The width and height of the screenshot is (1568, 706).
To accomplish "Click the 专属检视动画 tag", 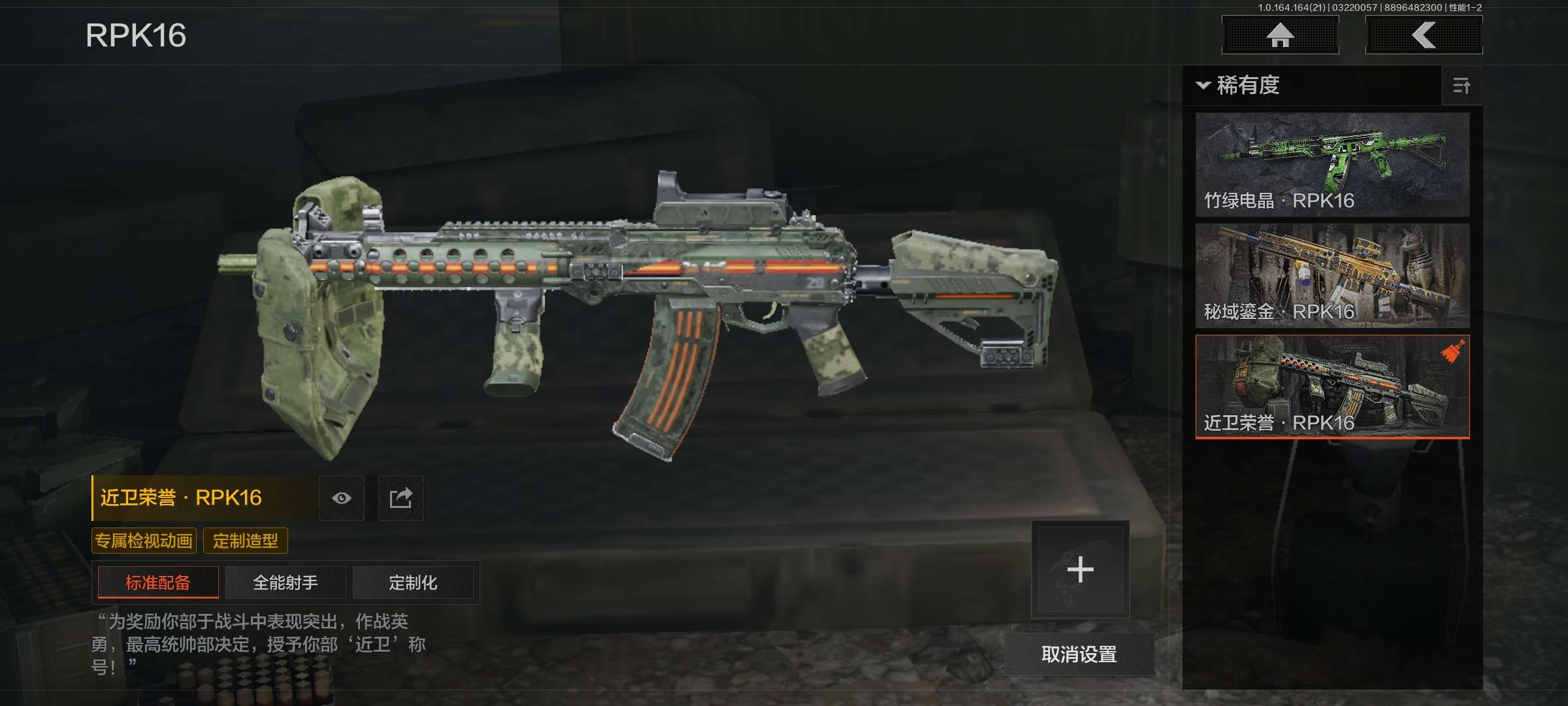I will pos(144,541).
